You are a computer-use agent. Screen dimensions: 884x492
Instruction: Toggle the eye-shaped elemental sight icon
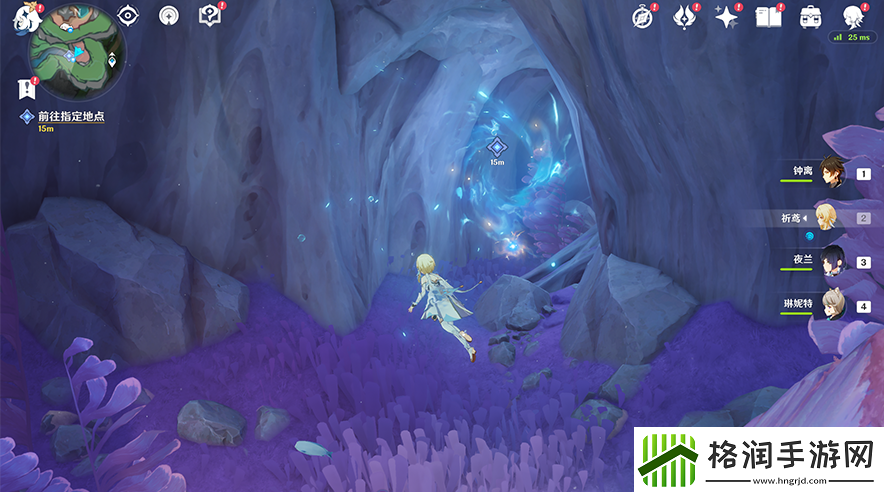pos(127,15)
